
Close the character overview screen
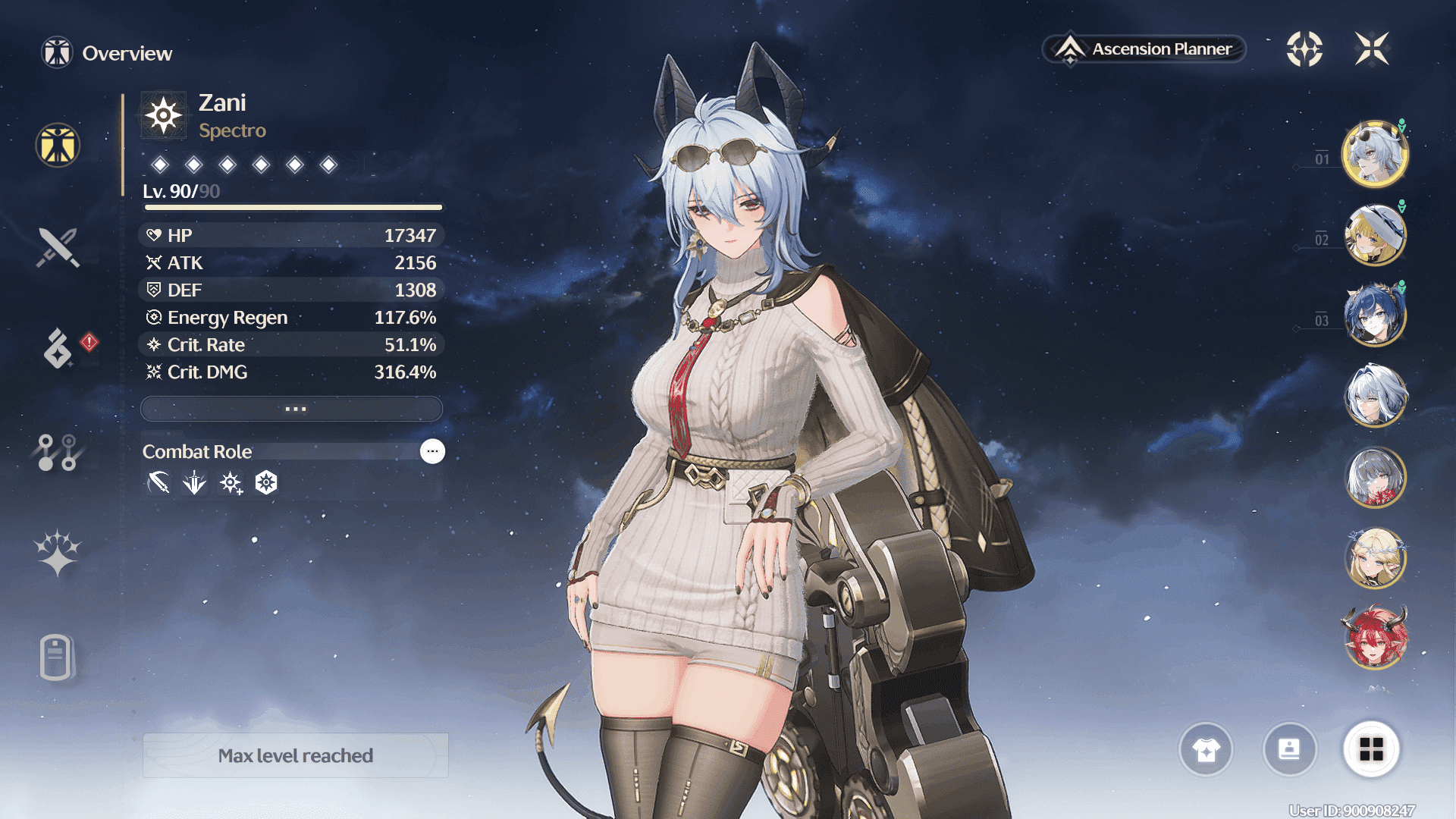click(1372, 49)
